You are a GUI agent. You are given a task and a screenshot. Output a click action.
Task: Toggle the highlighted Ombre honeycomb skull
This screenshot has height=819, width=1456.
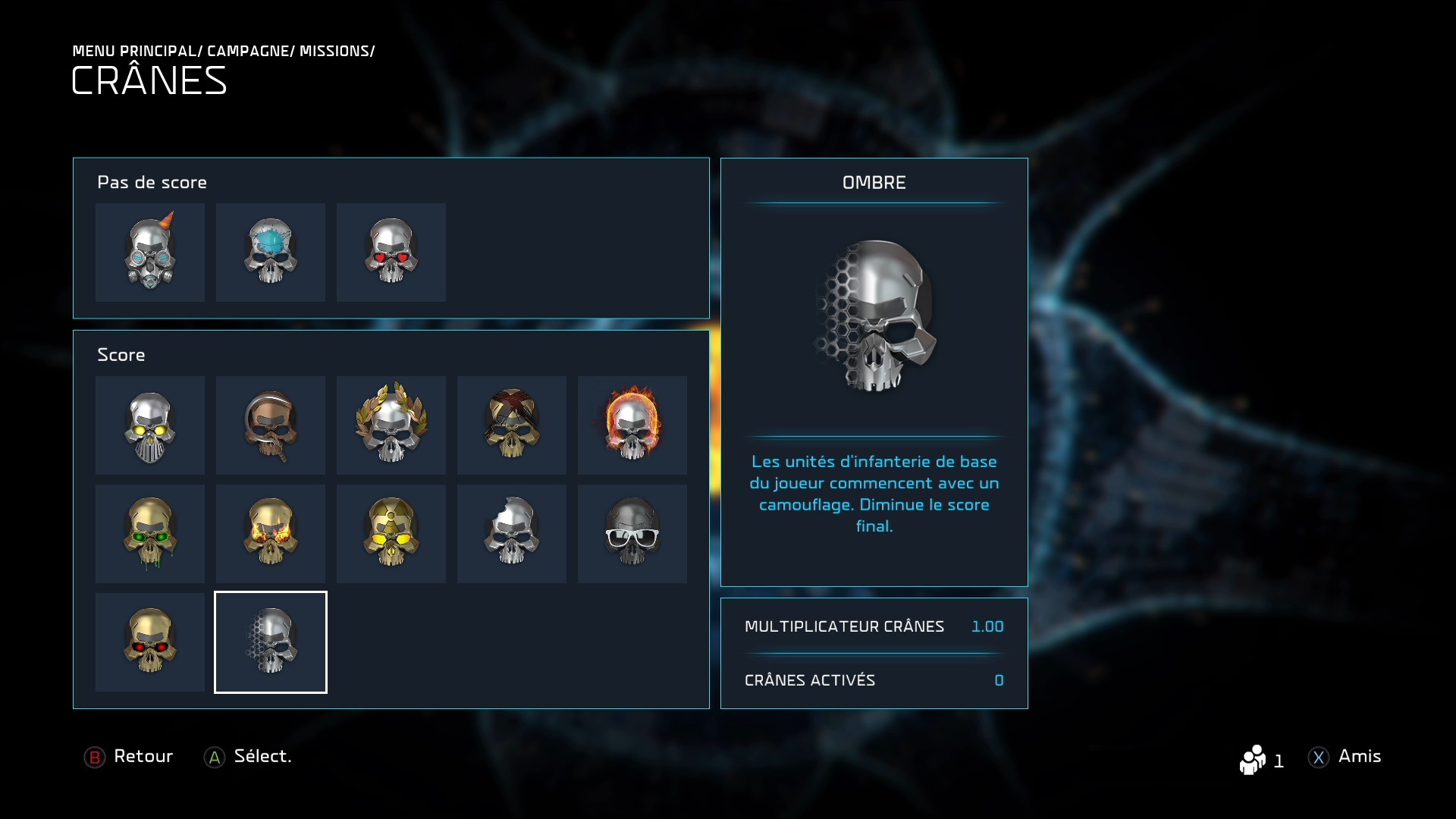tap(271, 642)
